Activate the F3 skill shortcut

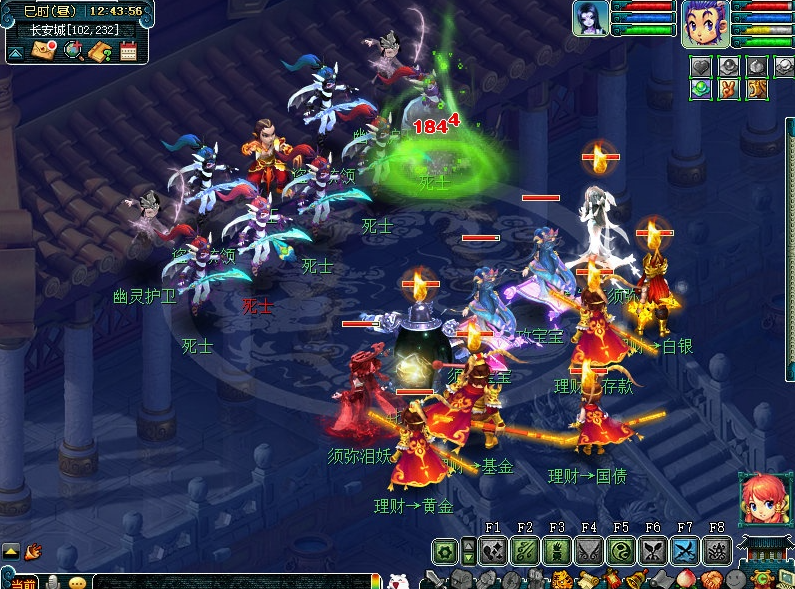click(557, 550)
